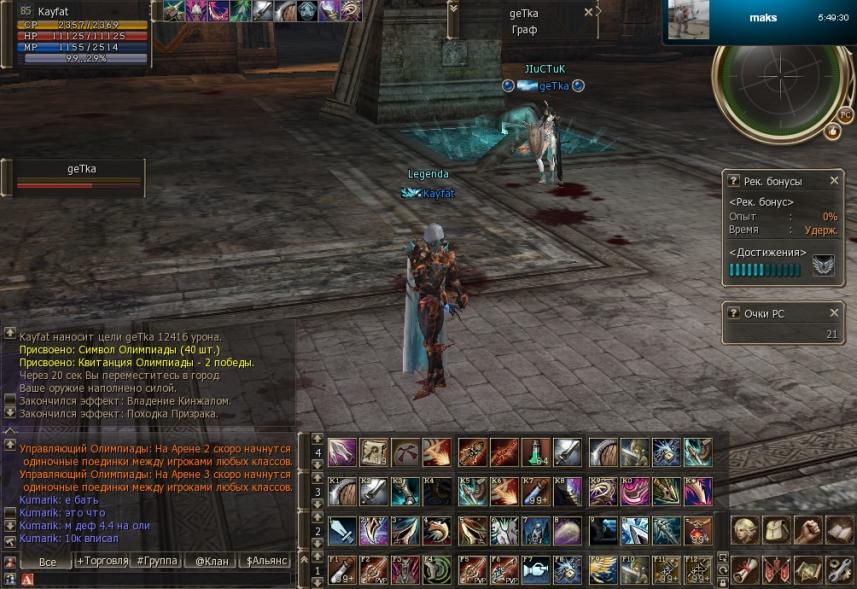Show the $Альянс chat tab

[265, 561]
